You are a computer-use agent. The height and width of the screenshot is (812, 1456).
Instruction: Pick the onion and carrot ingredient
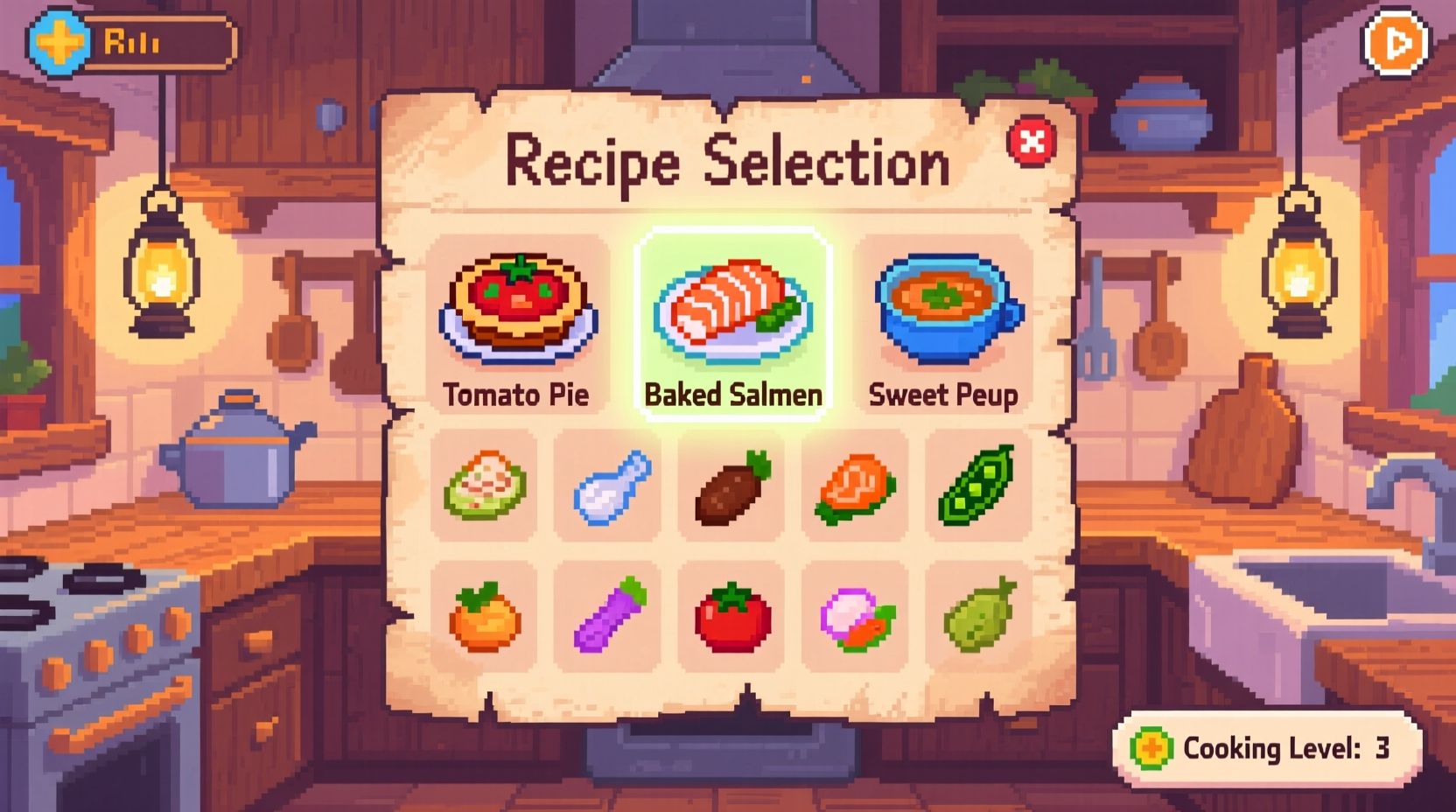coord(855,617)
